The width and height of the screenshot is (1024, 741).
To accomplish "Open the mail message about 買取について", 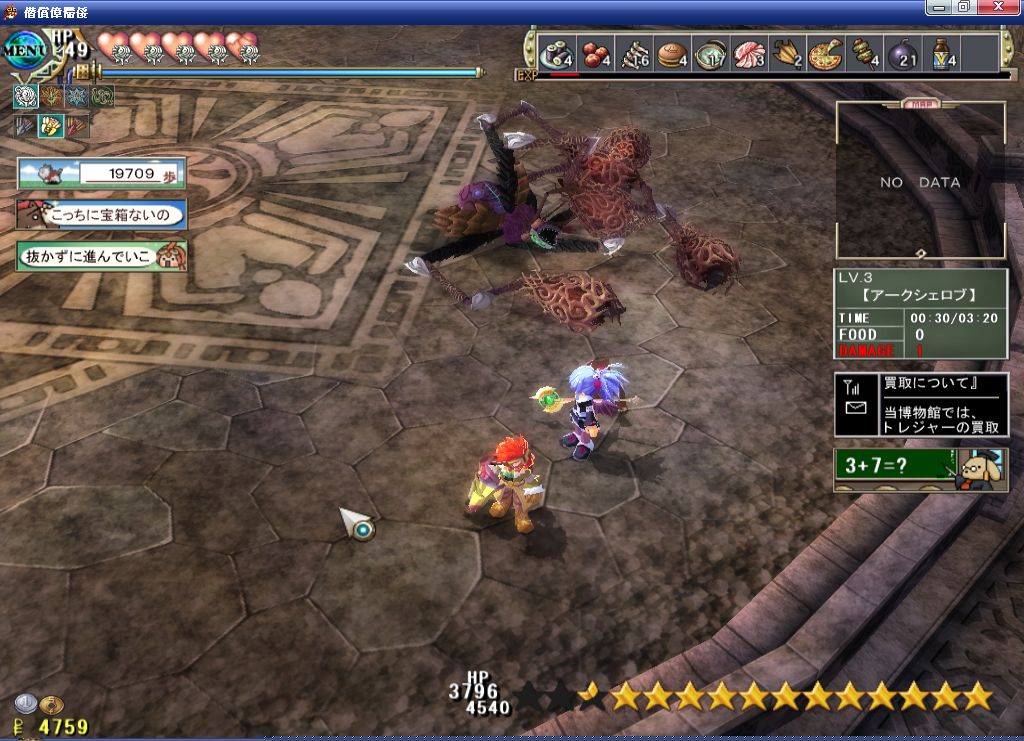I will pyautogui.click(x=921, y=404).
